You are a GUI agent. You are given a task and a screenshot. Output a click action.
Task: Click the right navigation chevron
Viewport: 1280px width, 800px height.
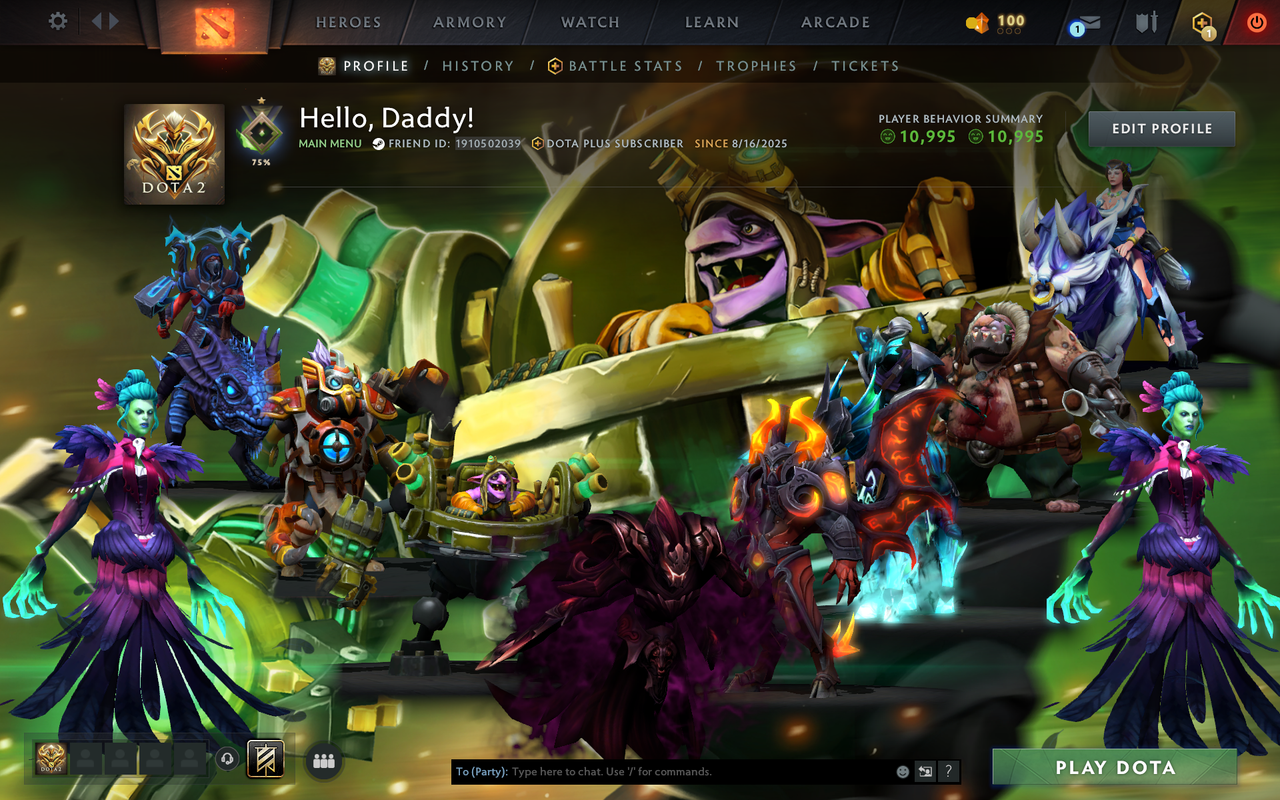click(x=112, y=21)
